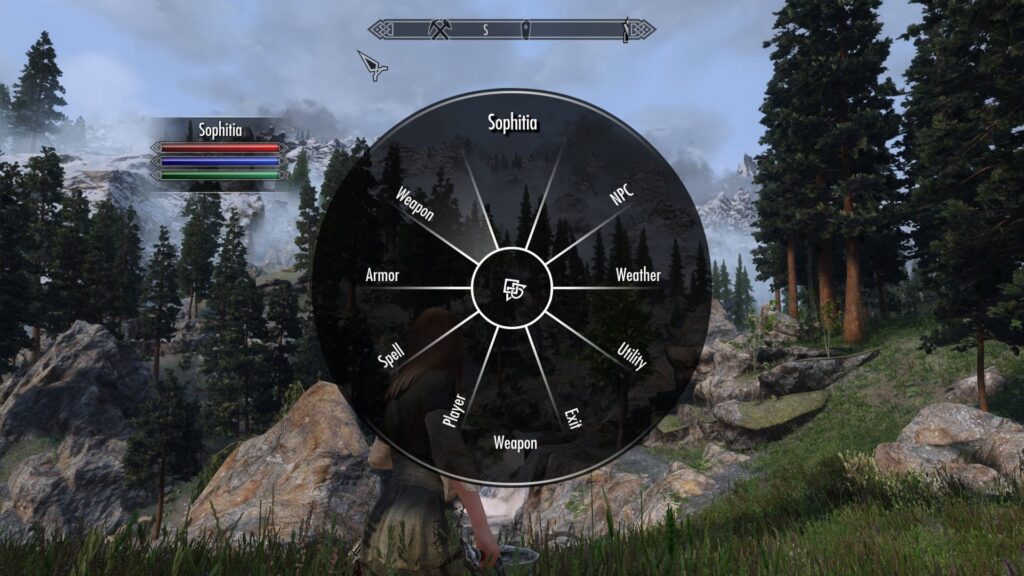
Task: Choose the Utility wheel entry
Action: (632, 357)
